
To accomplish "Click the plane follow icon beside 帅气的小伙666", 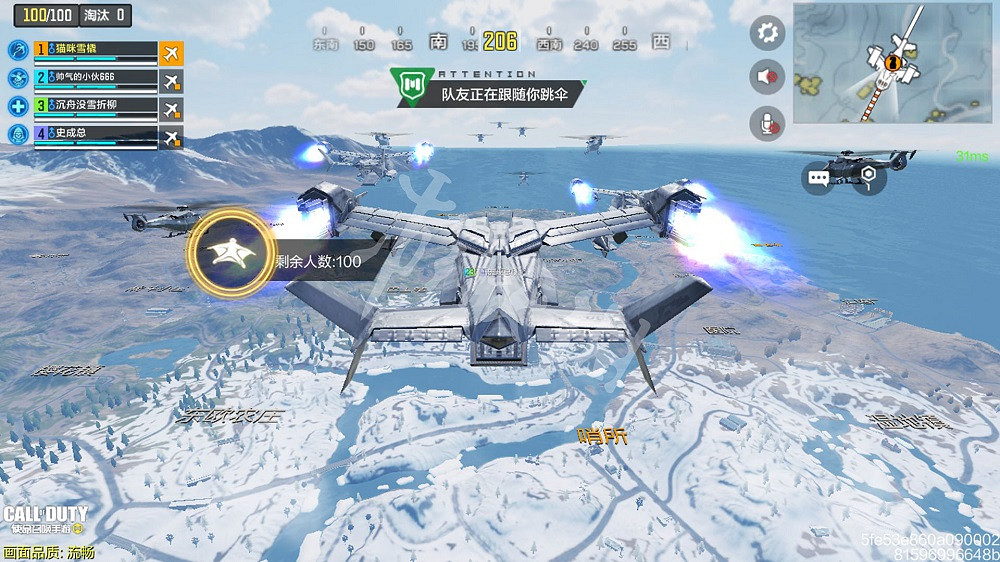I will coord(172,79).
